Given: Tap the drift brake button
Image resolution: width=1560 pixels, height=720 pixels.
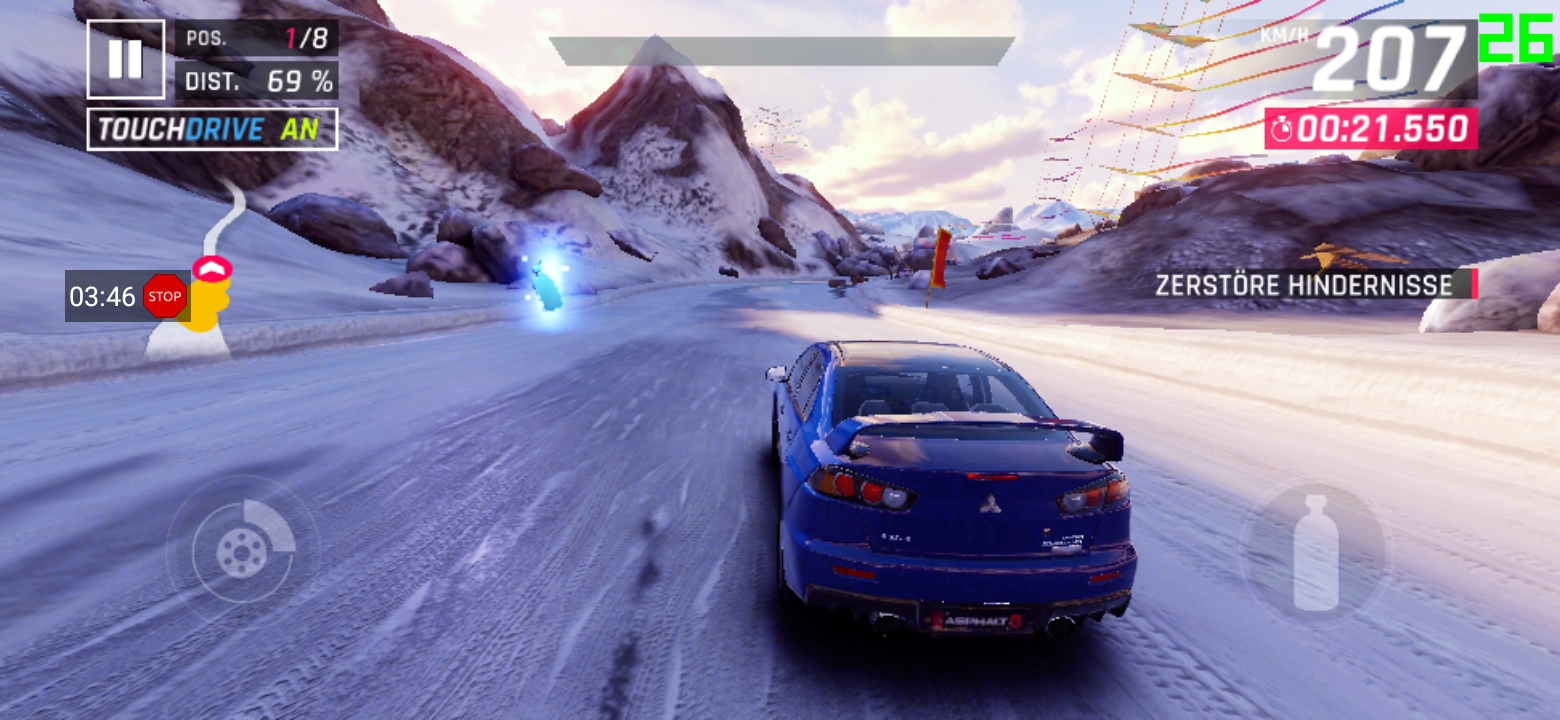Looking at the screenshot, I should pos(243,551).
